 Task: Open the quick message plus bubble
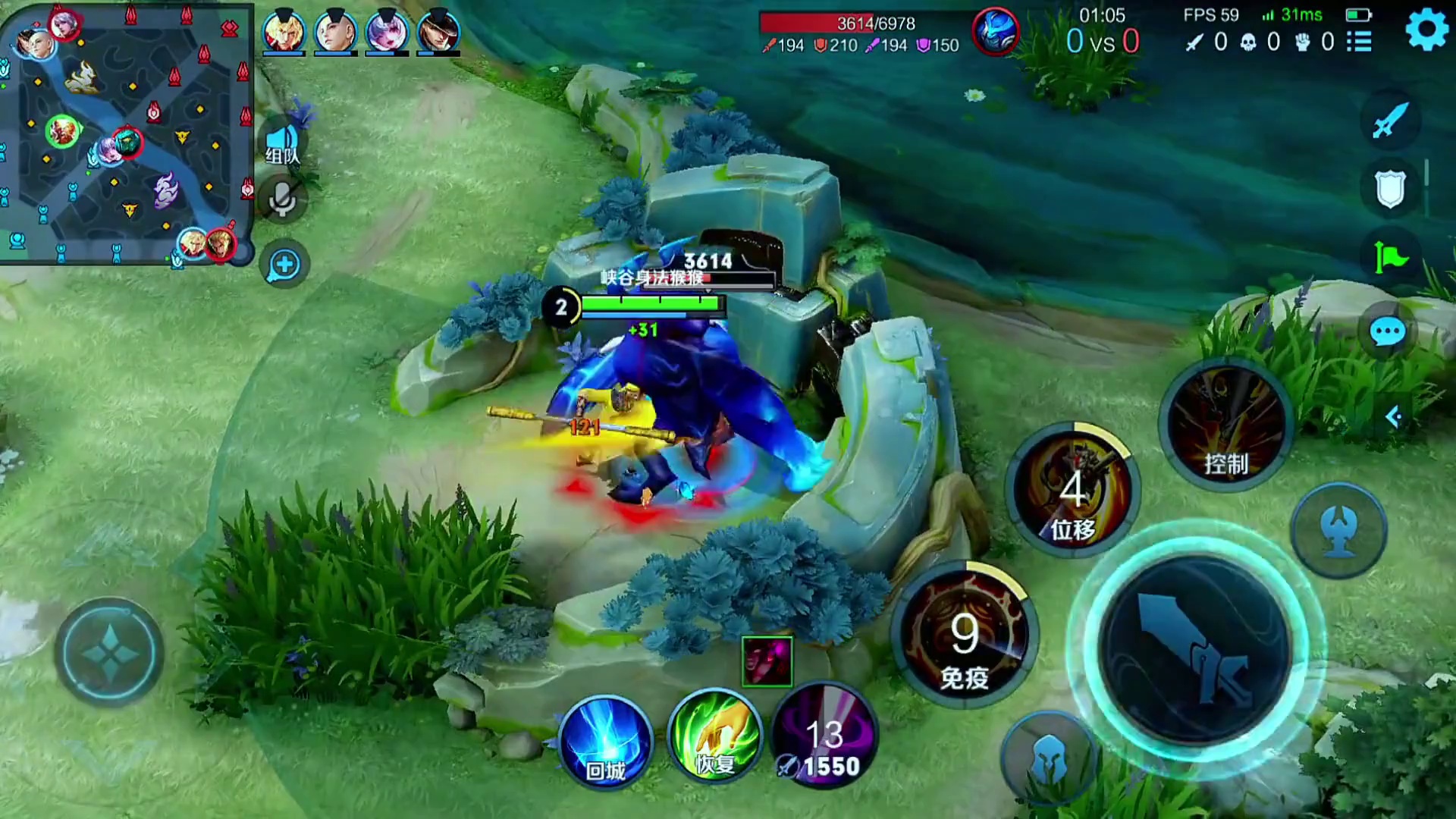pos(284,265)
